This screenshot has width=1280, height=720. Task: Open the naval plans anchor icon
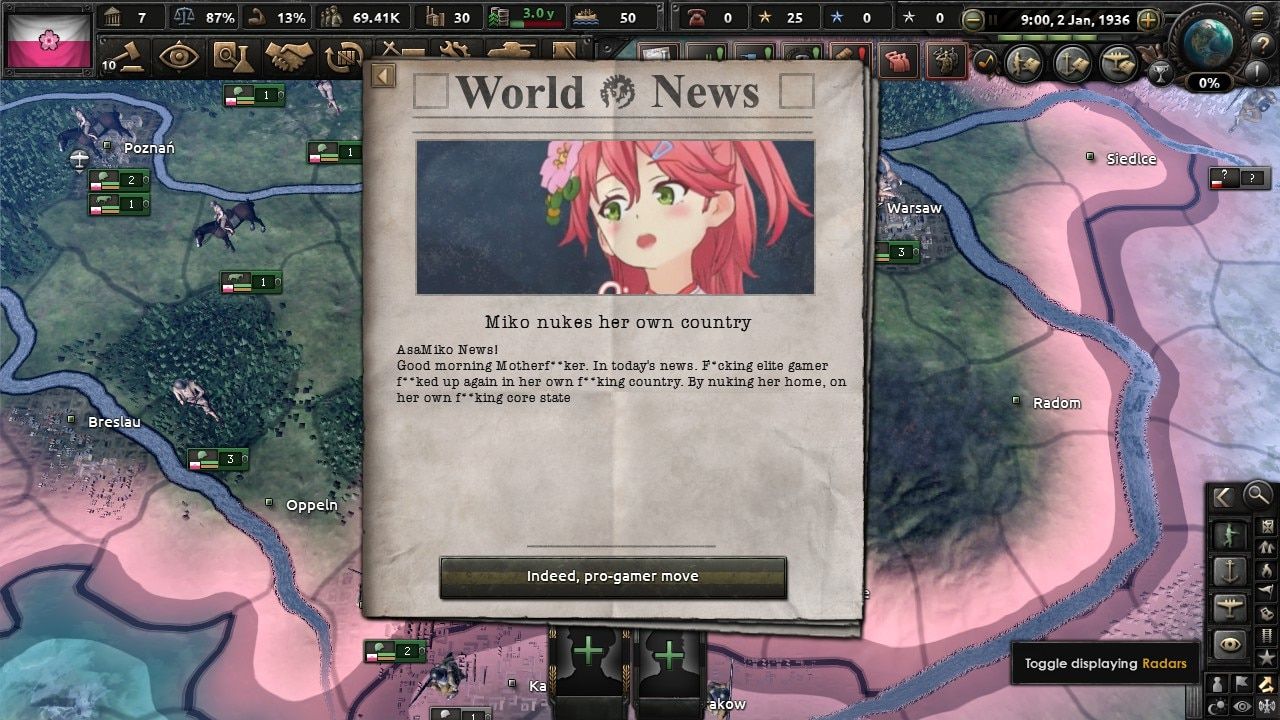click(x=1070, y=63)
